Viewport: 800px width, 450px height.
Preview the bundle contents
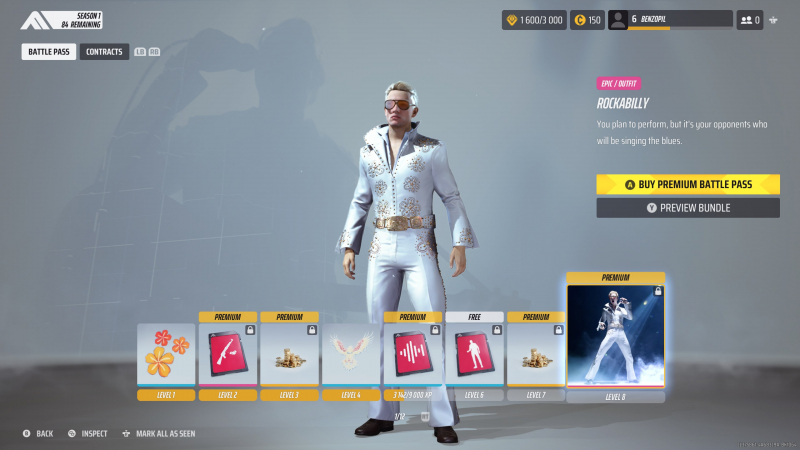coord(688,208)
